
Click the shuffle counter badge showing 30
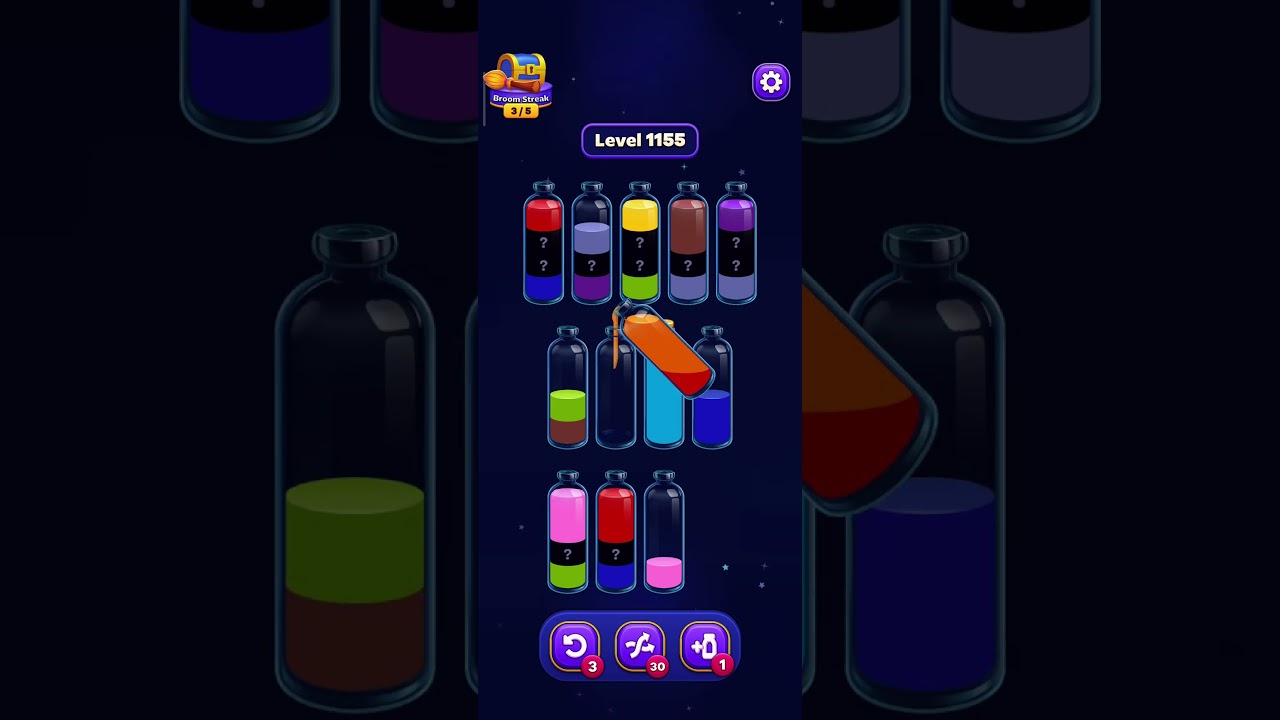click(x=657, y=666)
